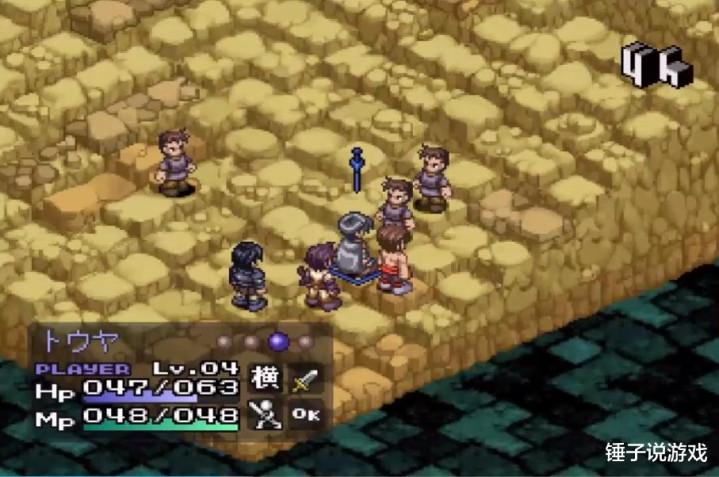The height and width of the screenshot is (477, 719).
Task: Confirm with the OK button
Action: [305, 414]
